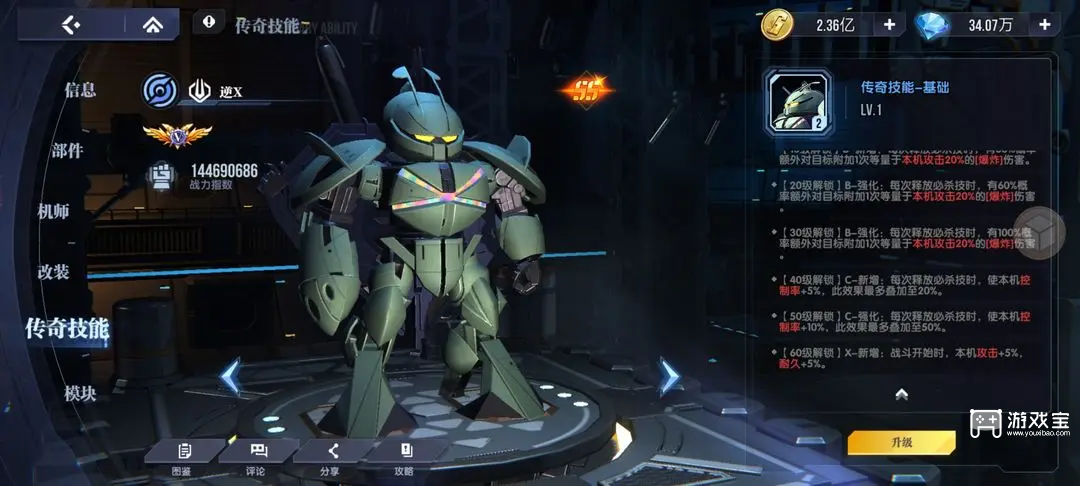Add more diamonds
The image size is (1080, 486).
[1045, 25]
